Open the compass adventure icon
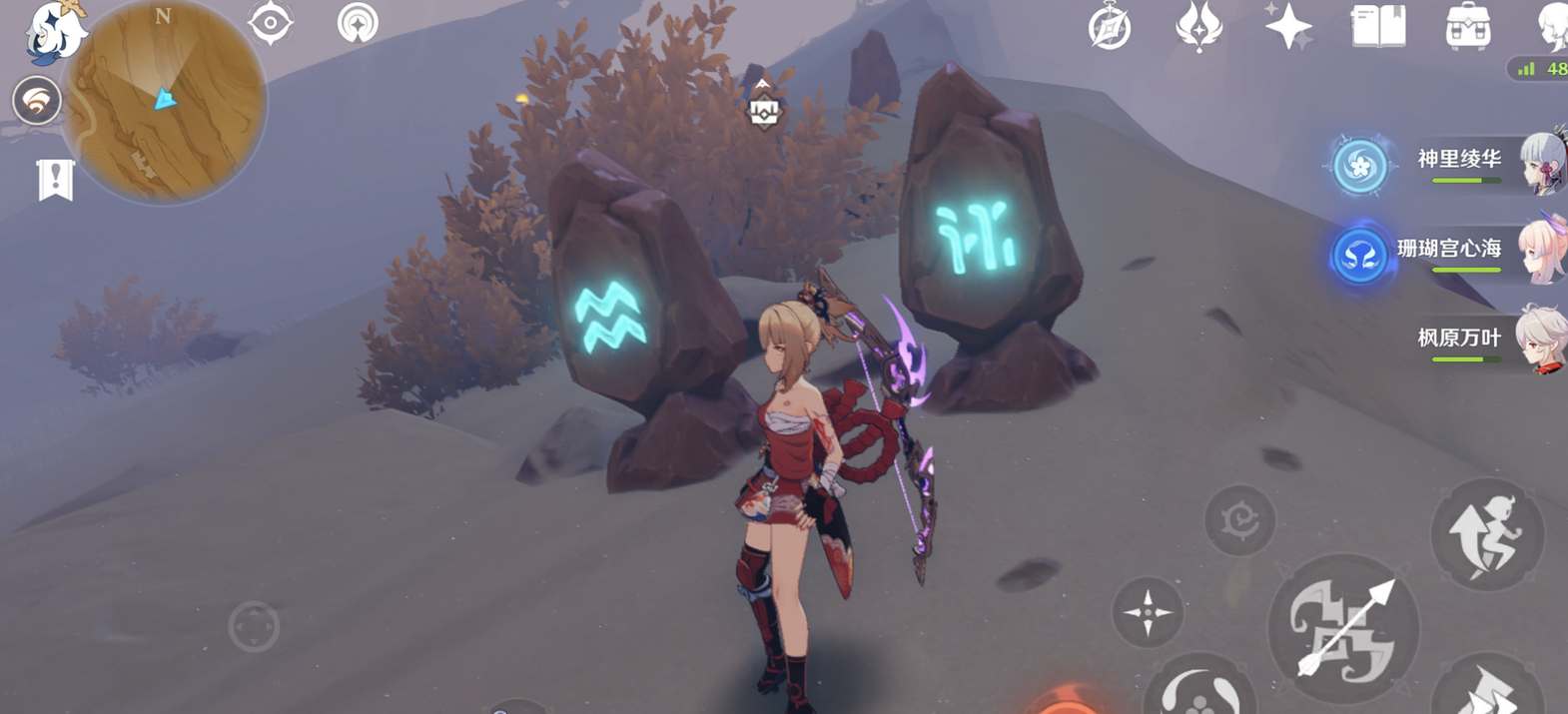This screenshot has width=1568, height=714. [x=1110, y=27]
